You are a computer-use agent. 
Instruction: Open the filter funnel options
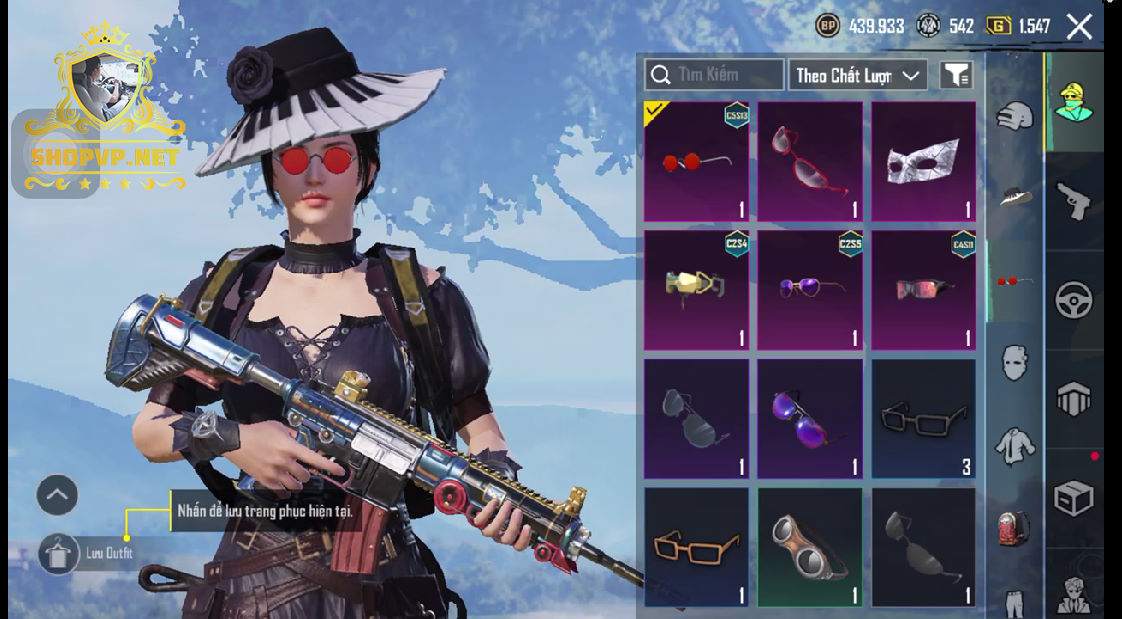coord(956,75)
